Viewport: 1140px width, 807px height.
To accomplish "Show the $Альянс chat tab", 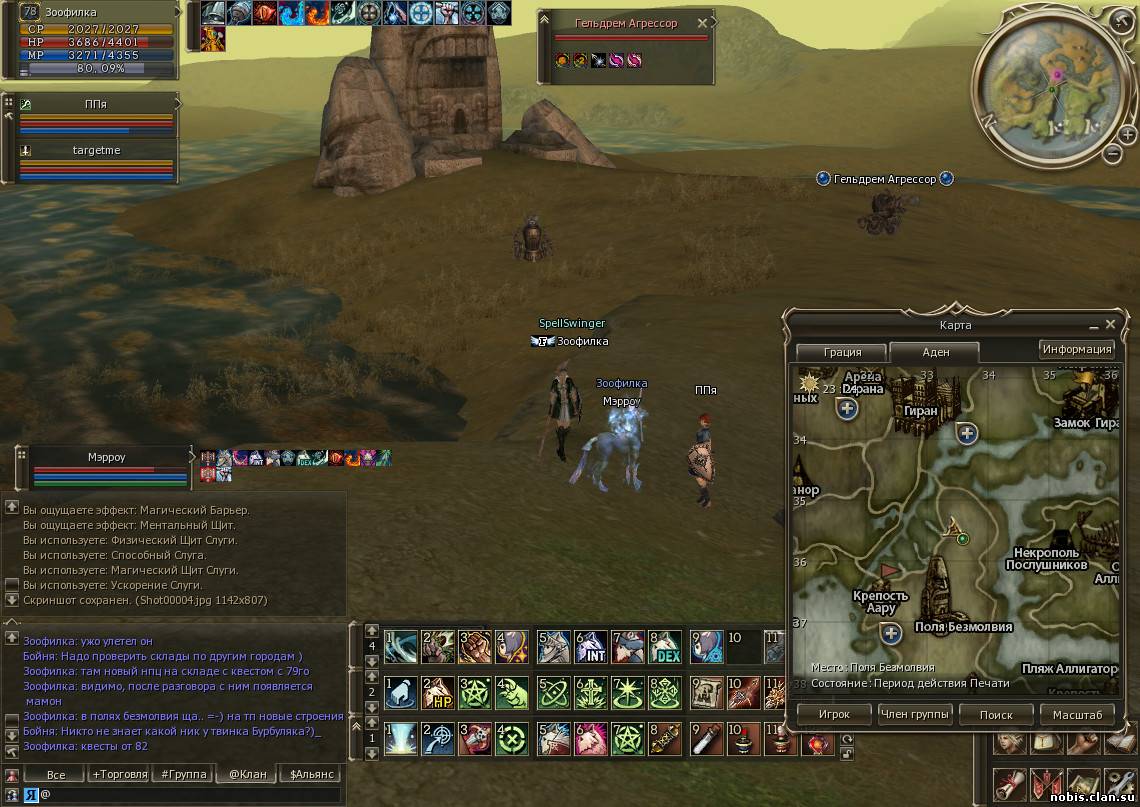I will point(310,774).
